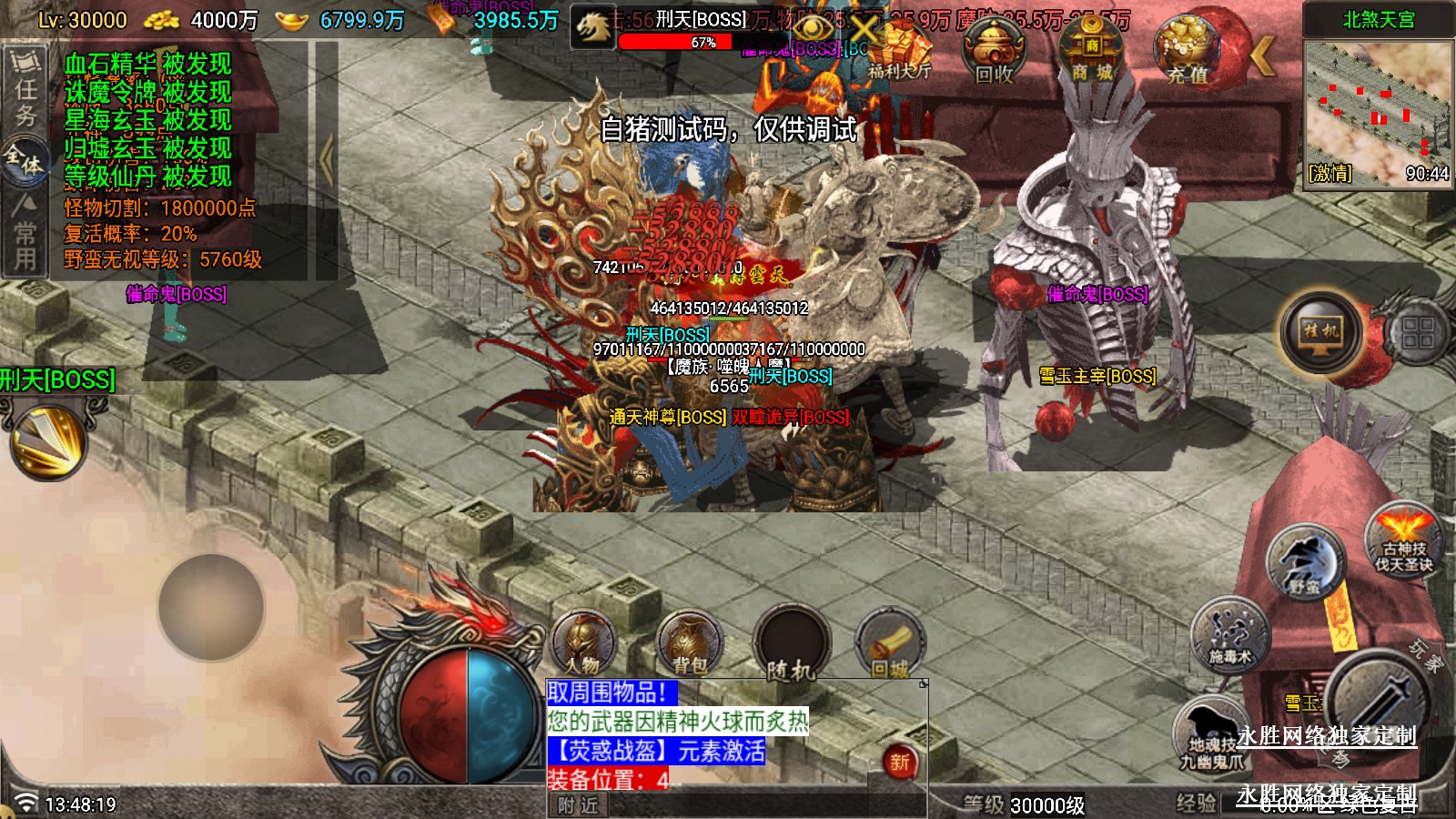The height and width of the screenshot is (819, 1456).
Task: Switch to the 常用 tab
Action: tap(25, 233)
